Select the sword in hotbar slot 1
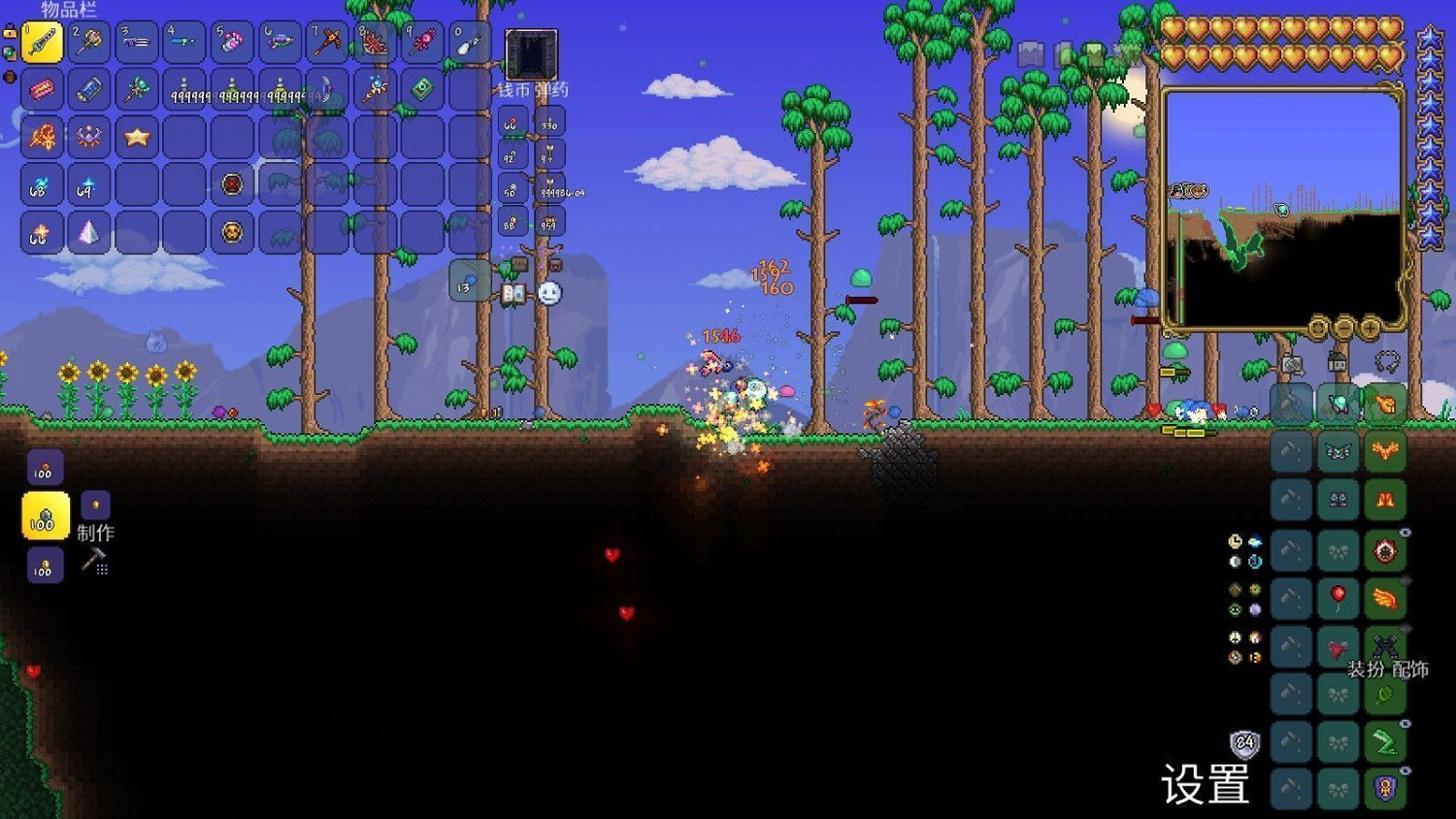Screen dimensions: 1456x819 42,42
